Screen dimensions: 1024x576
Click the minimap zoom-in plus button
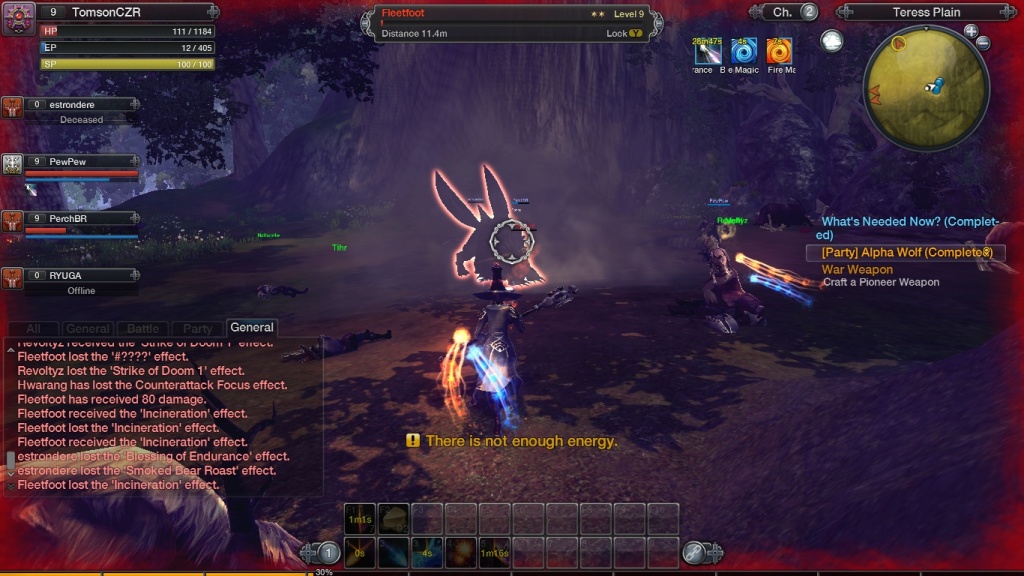pyautogui.click(x=971, y=31)
